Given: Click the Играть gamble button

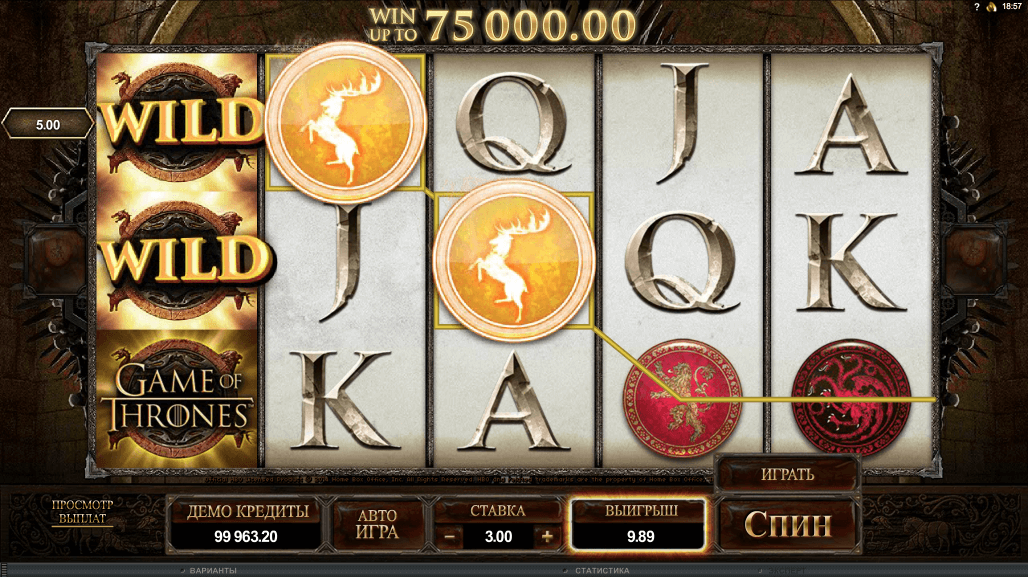Looking at the screenshot, I should [x=787, y=474].
